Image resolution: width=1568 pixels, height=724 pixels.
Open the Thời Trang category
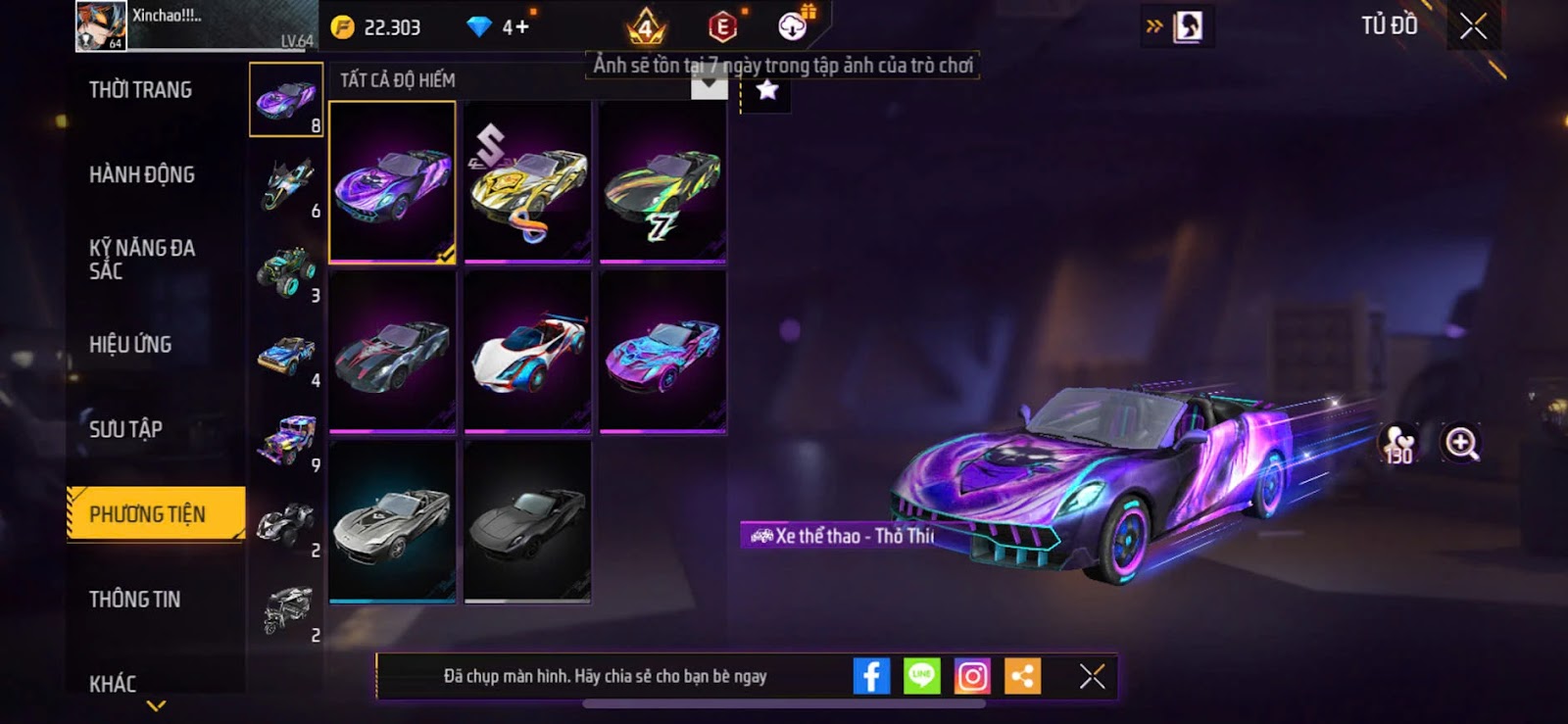click(x=140, y=90)
